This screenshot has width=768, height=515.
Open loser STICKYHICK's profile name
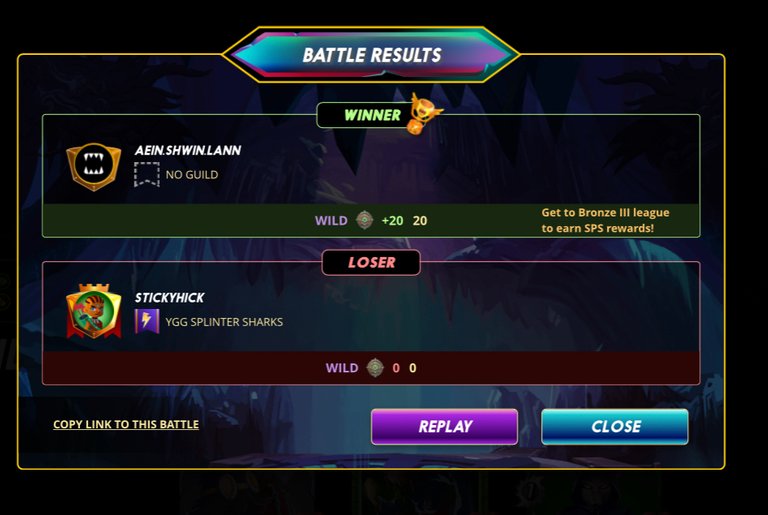coord(170,298)
